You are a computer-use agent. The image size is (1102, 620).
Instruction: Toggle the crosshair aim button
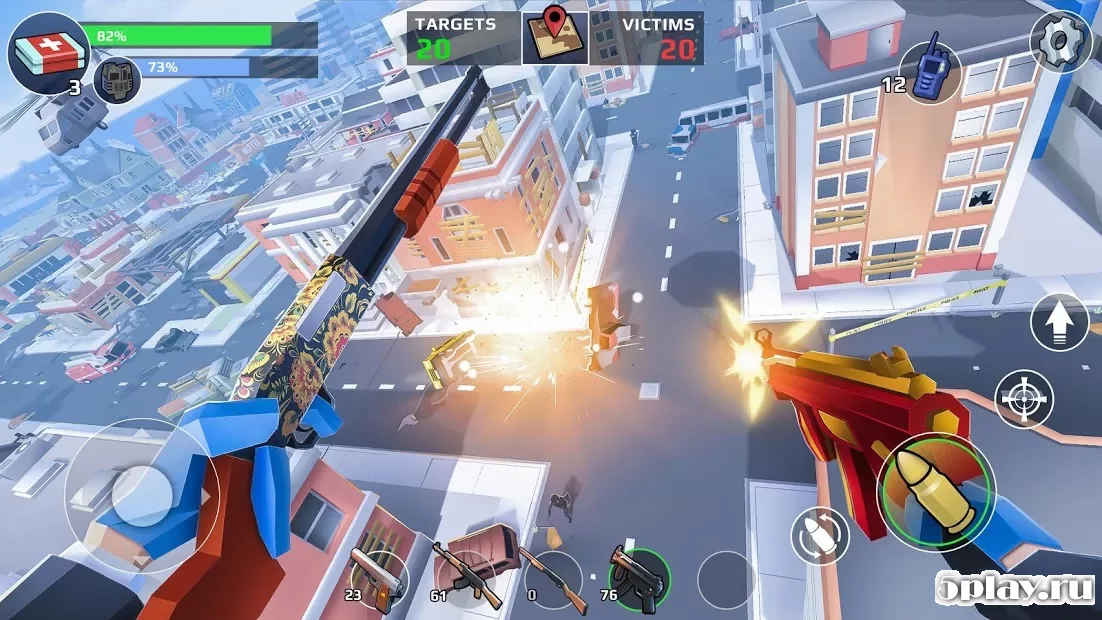(x=1025, y=398)
